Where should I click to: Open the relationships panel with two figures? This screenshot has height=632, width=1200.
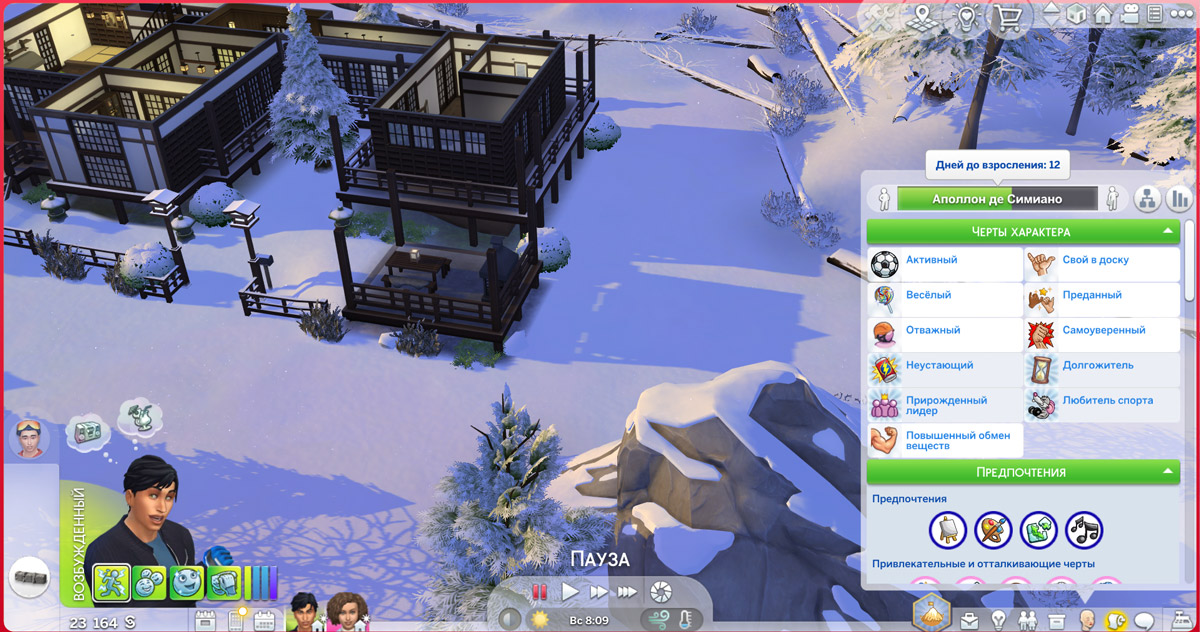pos(1026,621)
